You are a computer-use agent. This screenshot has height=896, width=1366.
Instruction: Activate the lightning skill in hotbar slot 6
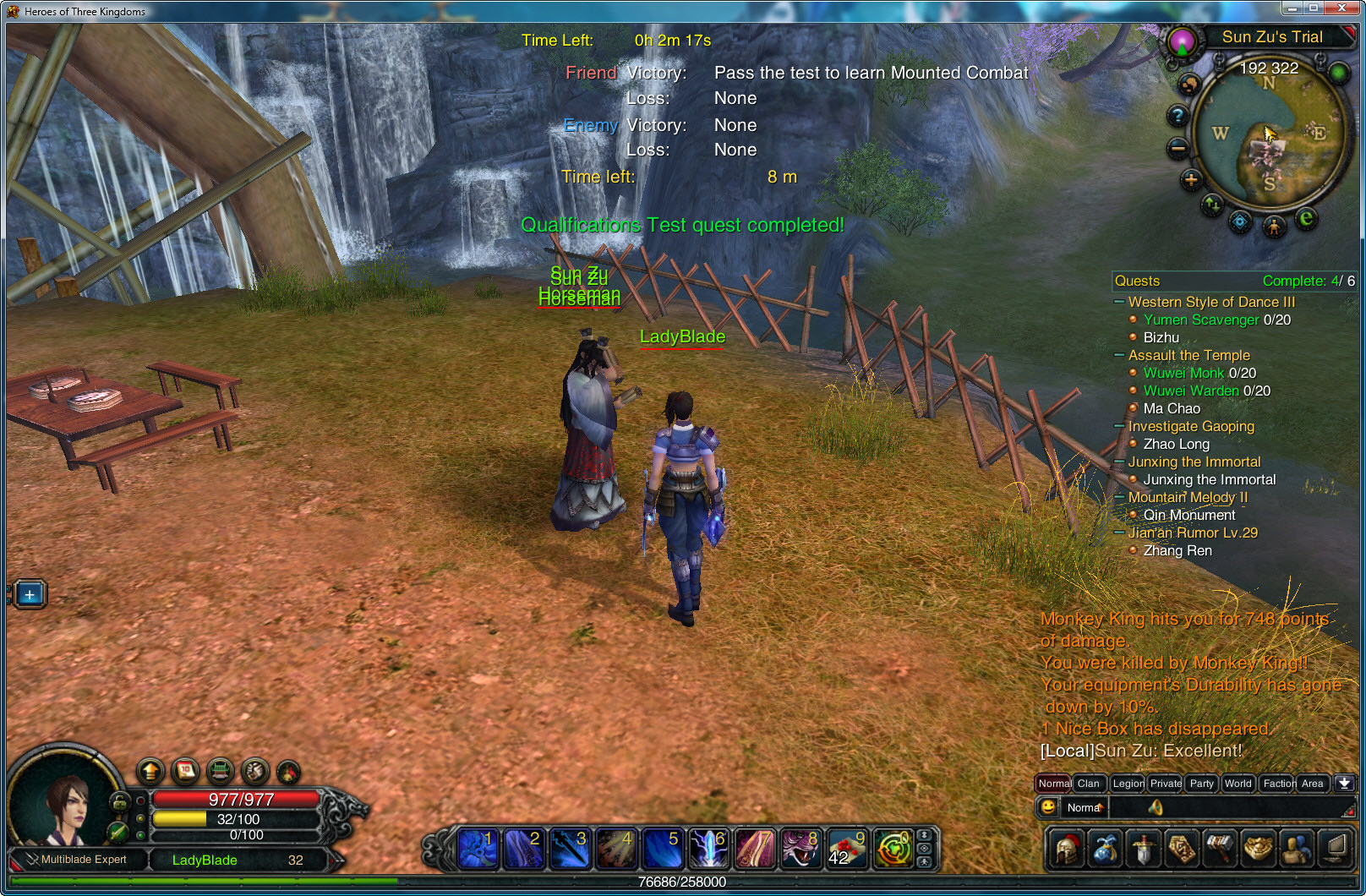click(x=709, y=849)
